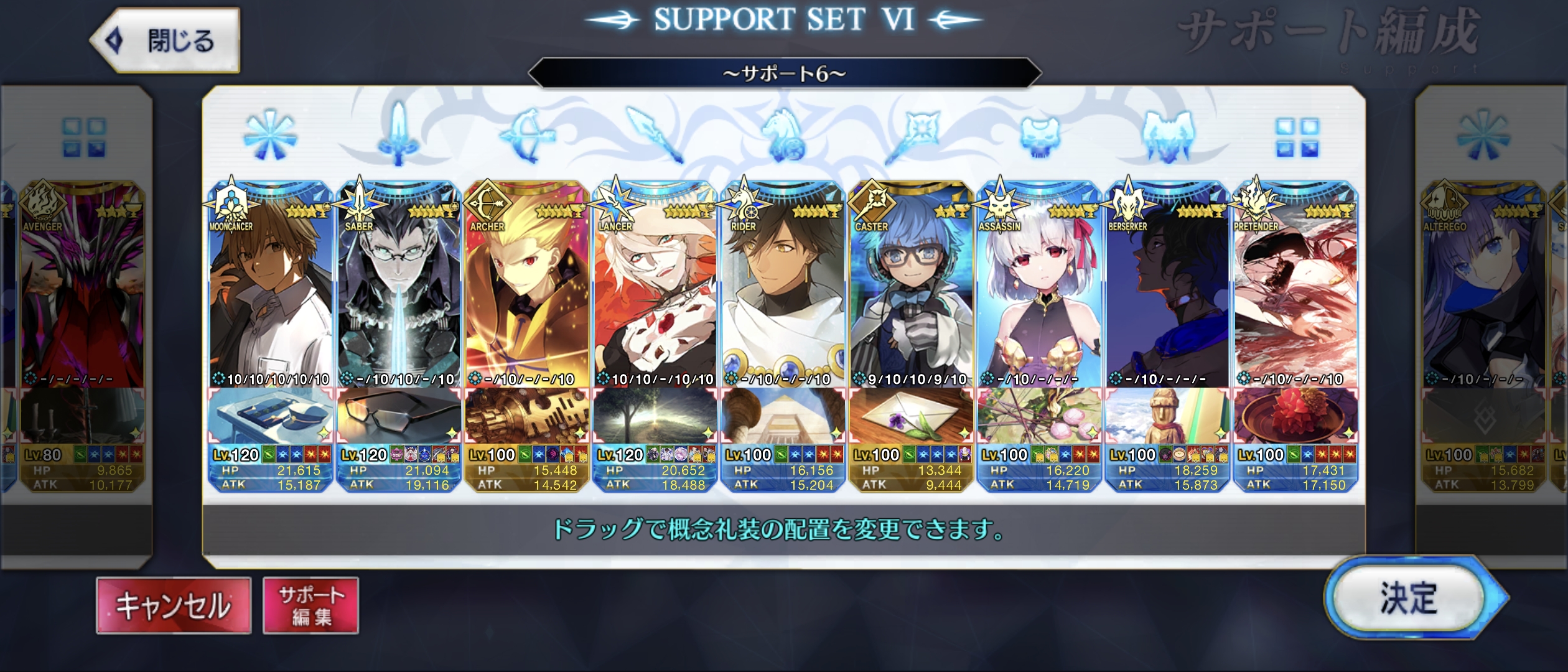The height and width of the screenshot is (672, 1568).
Task: Choose the Caster servant with glasses
Action: click(912, 286)
